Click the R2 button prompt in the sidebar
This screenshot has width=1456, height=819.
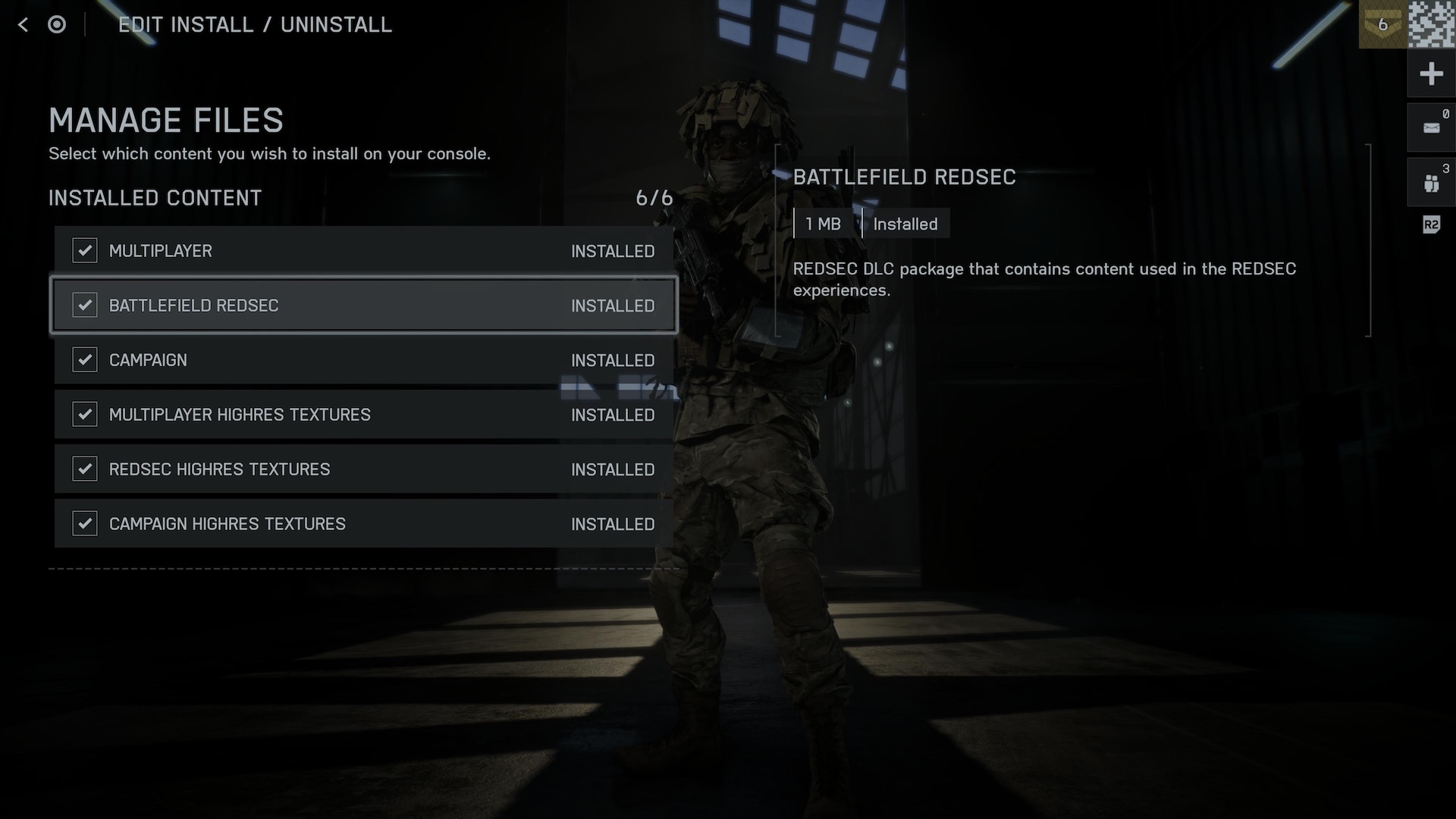click(1430, 224)
